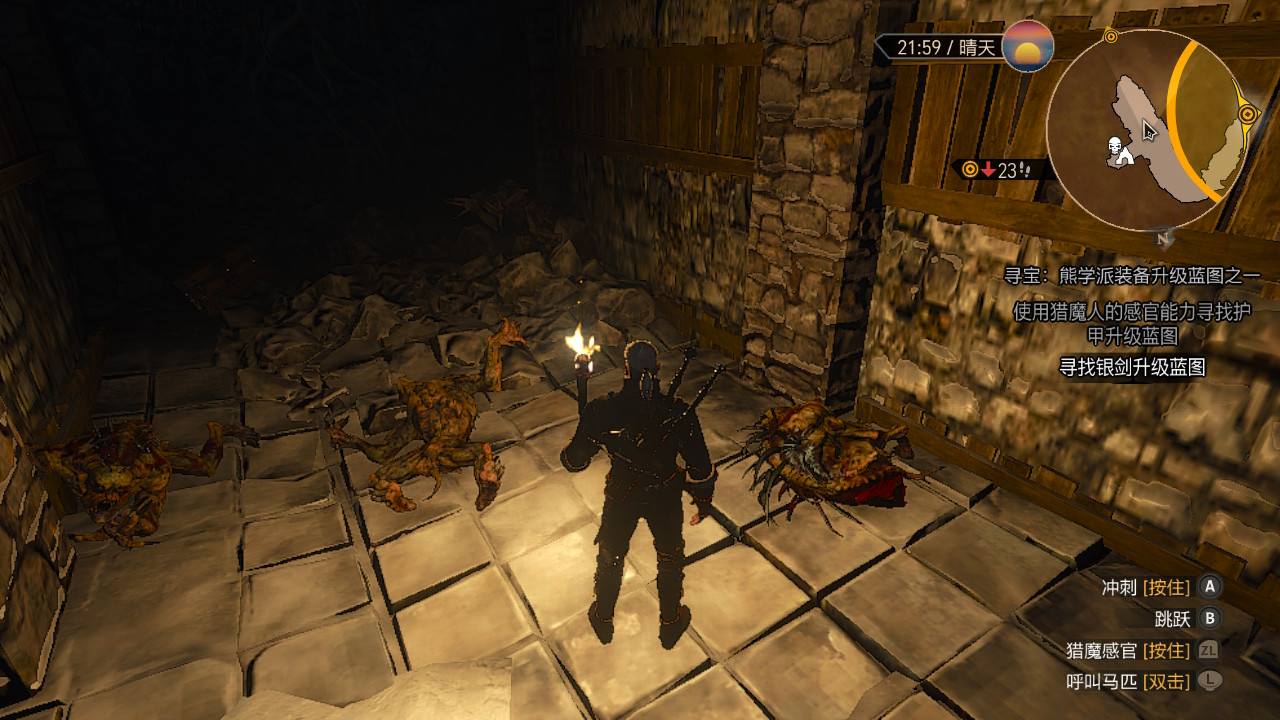Open the tracked Bear School treasure hunt quest
The height and width of the screenshot is (720, 1280).
pyautogui.click(x=1132, y=275)
